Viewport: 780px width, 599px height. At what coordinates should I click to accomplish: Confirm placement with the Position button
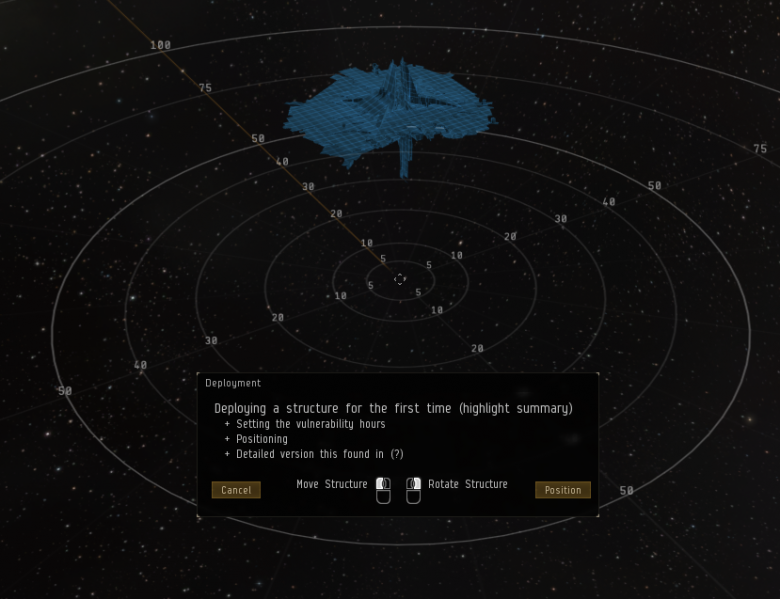[562, 490]
